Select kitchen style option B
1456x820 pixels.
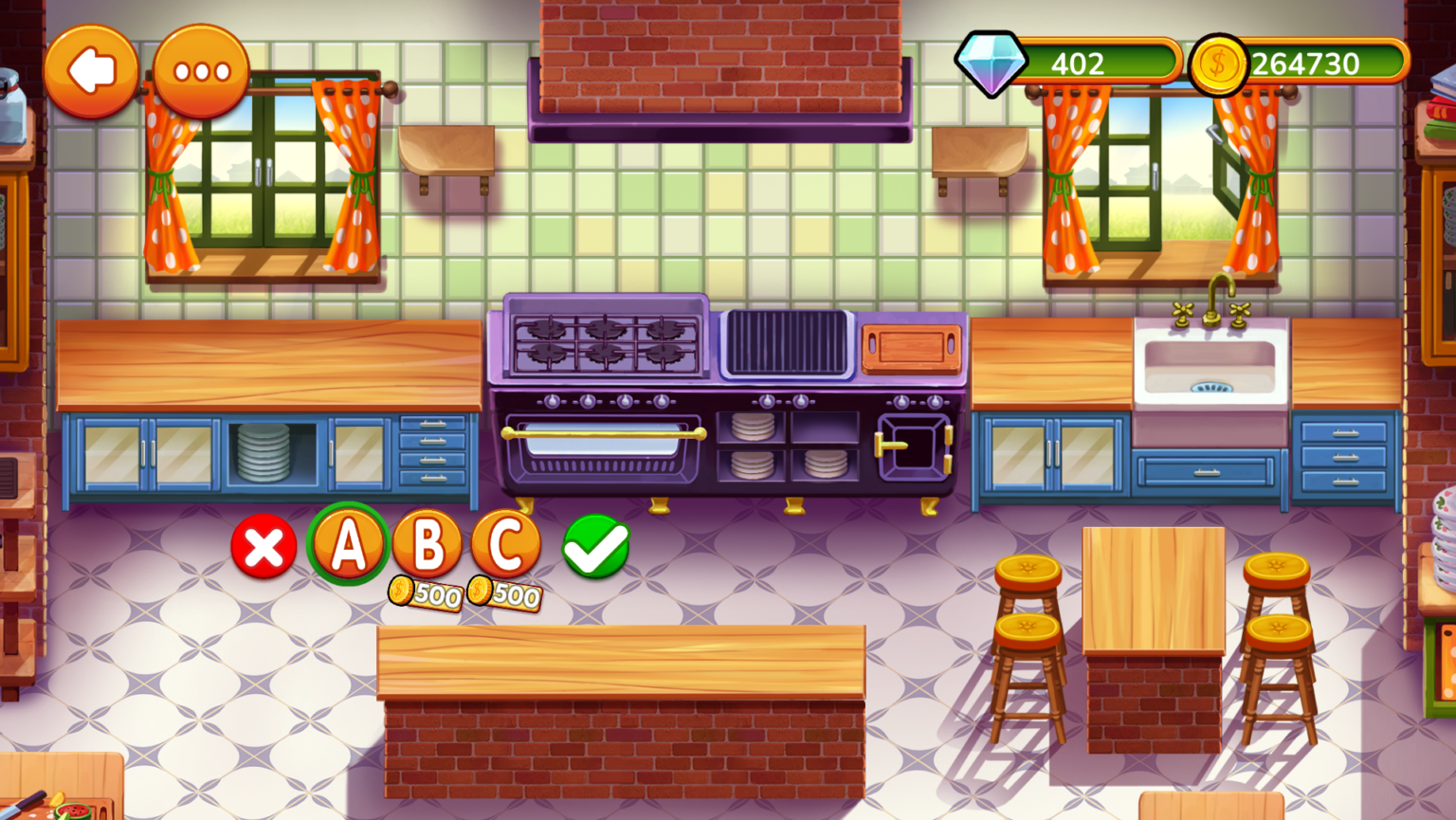coord(428,542)
